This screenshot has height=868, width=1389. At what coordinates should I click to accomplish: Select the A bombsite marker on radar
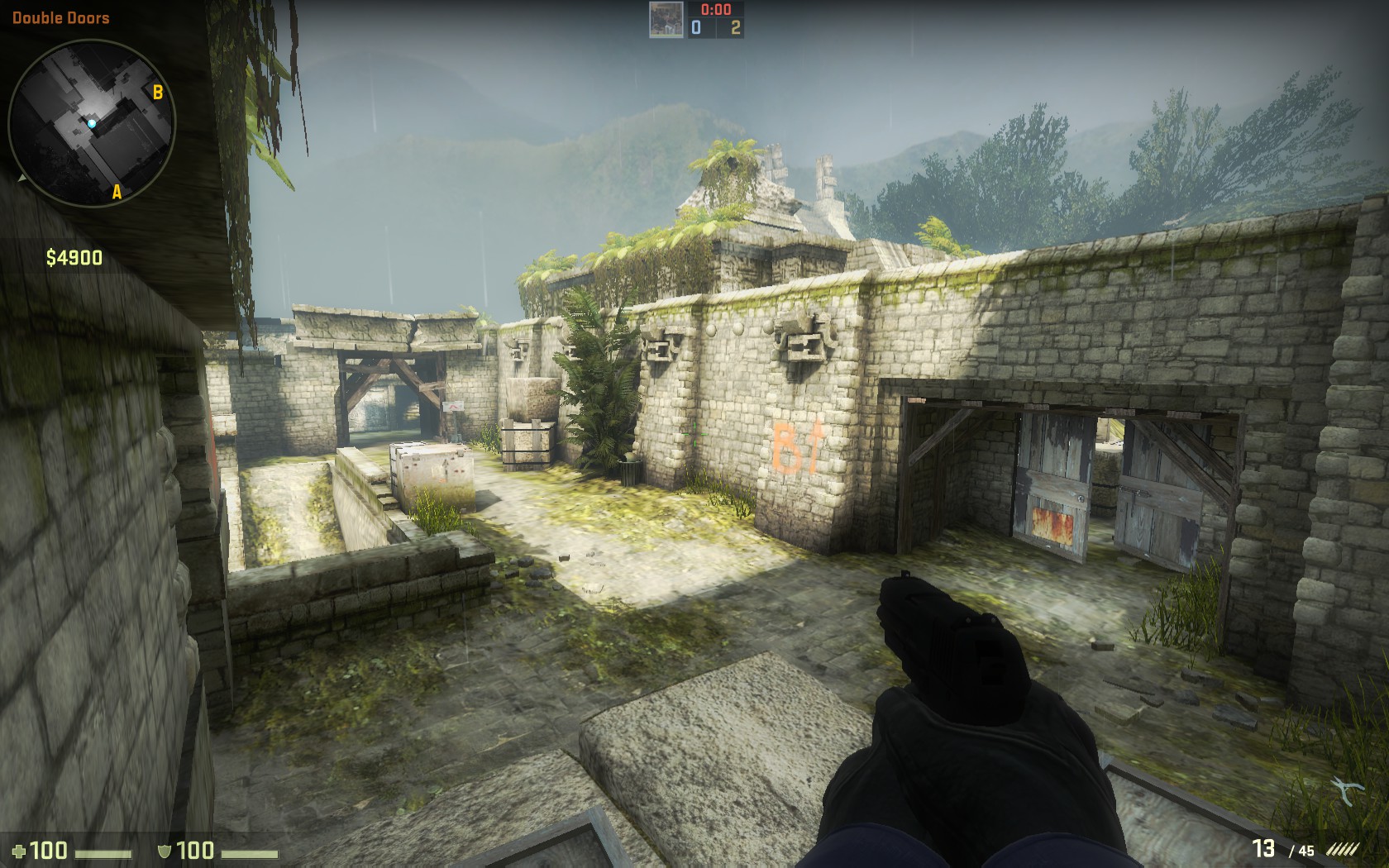coord(117,192)
